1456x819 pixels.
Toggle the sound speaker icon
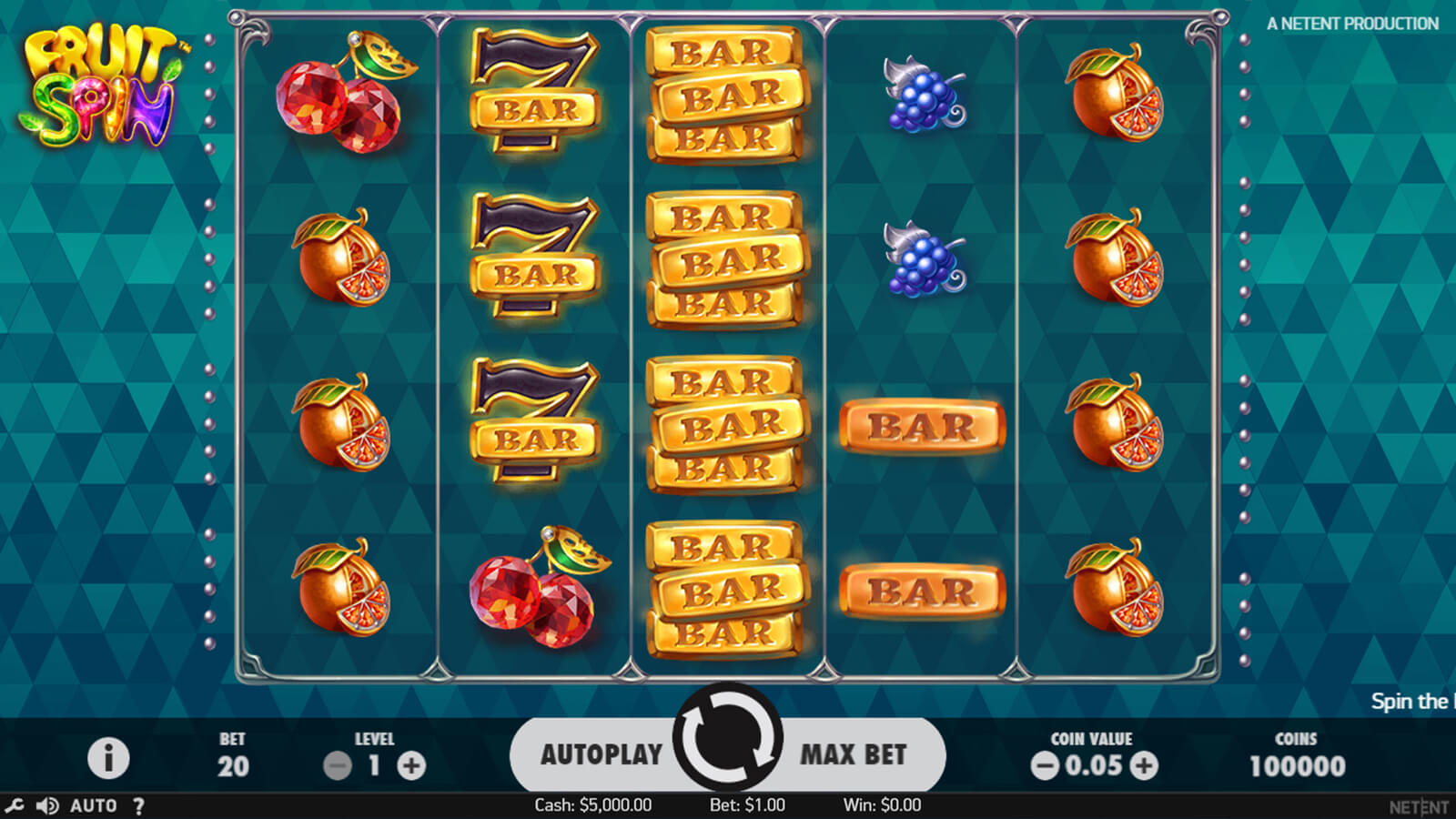tap(46, 805)
